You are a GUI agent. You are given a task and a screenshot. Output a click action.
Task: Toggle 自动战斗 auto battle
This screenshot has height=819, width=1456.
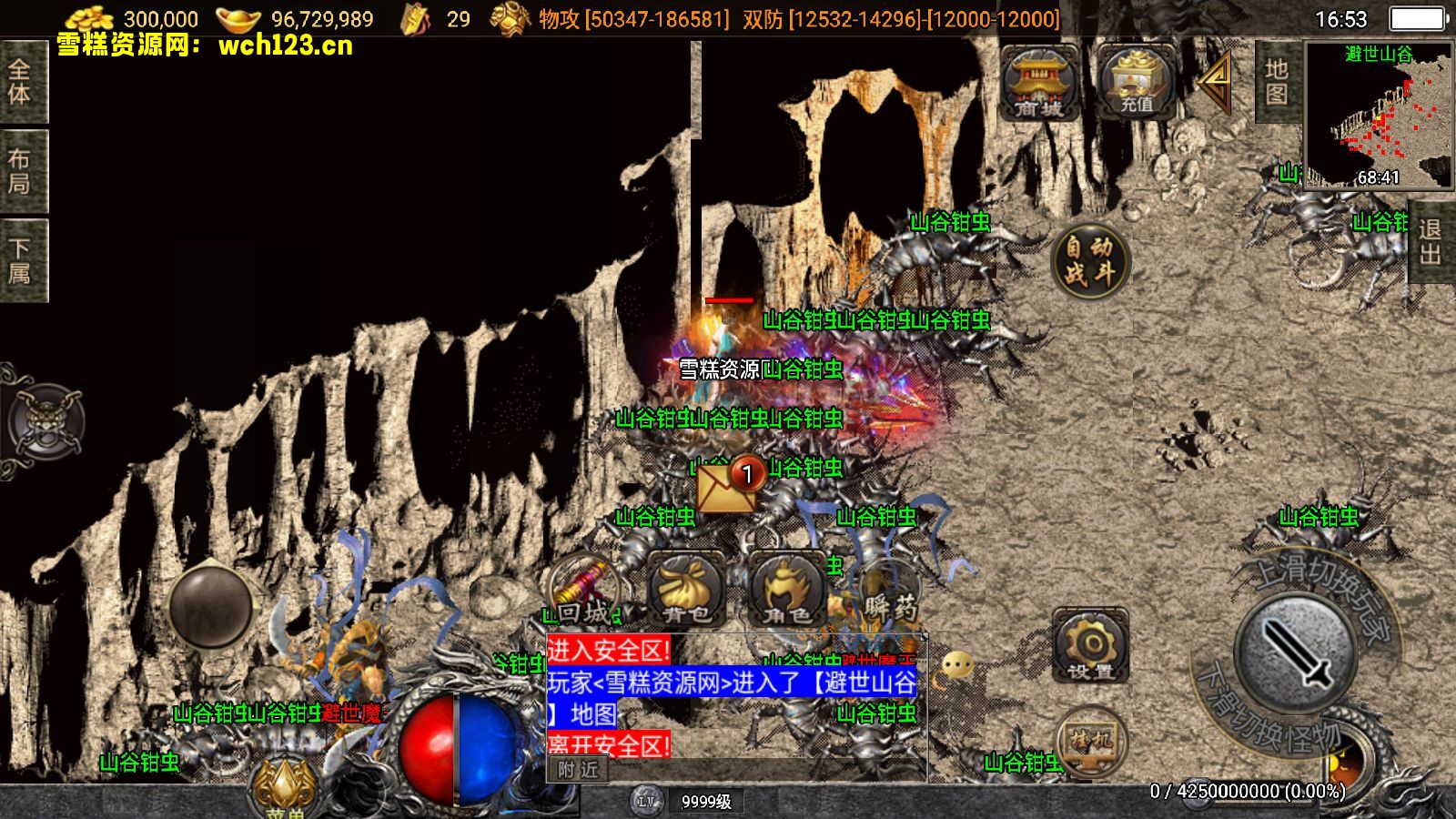(1089, 260)
